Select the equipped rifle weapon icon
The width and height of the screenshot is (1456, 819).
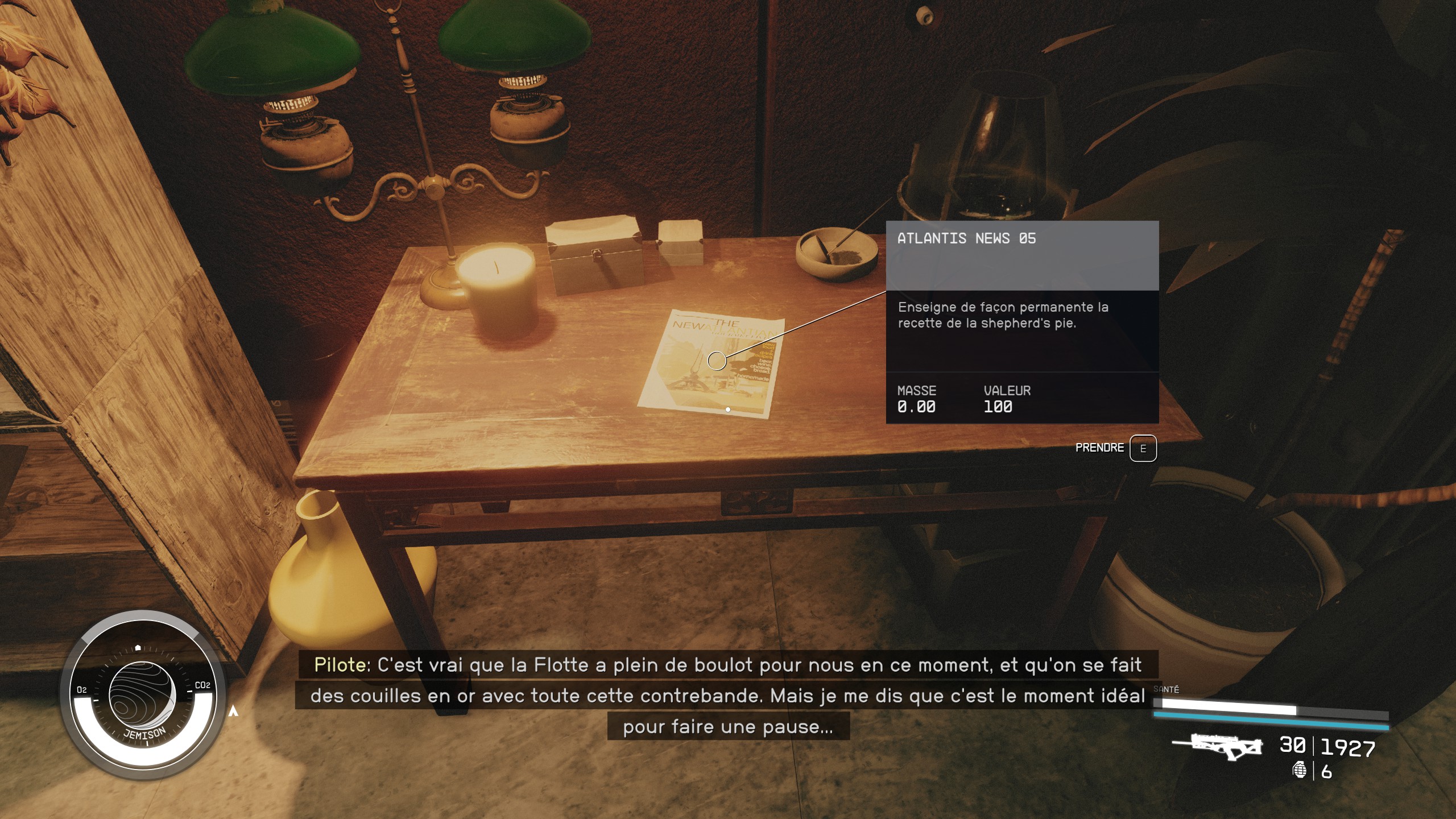(x=1217, y=747)
